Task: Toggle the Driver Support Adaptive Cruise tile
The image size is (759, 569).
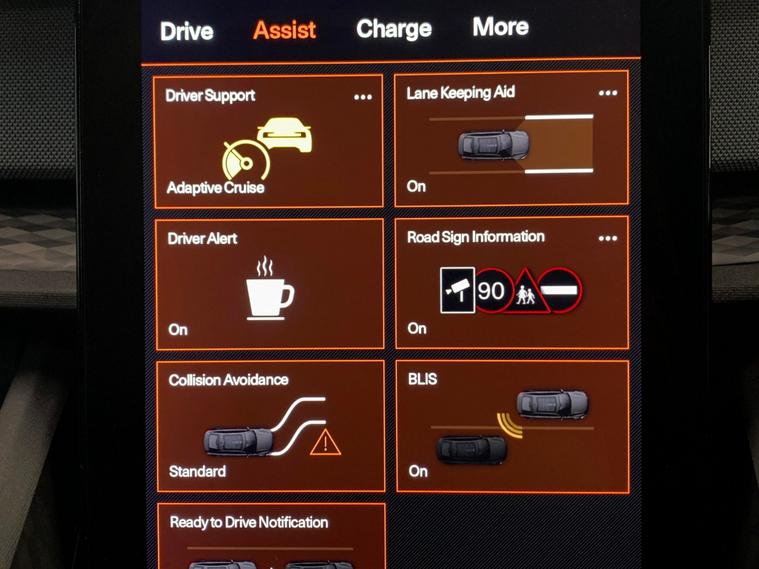Action: tap(268, 145)
